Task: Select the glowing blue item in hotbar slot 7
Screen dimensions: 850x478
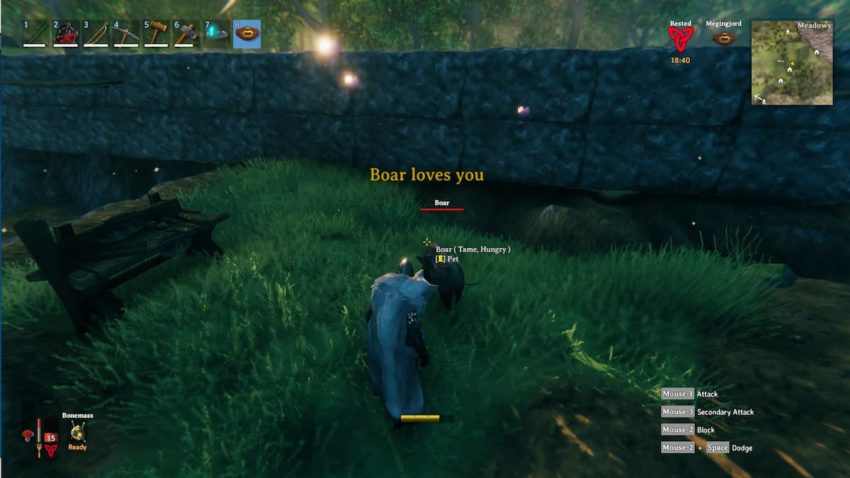Action: click(x=216, y=34)
